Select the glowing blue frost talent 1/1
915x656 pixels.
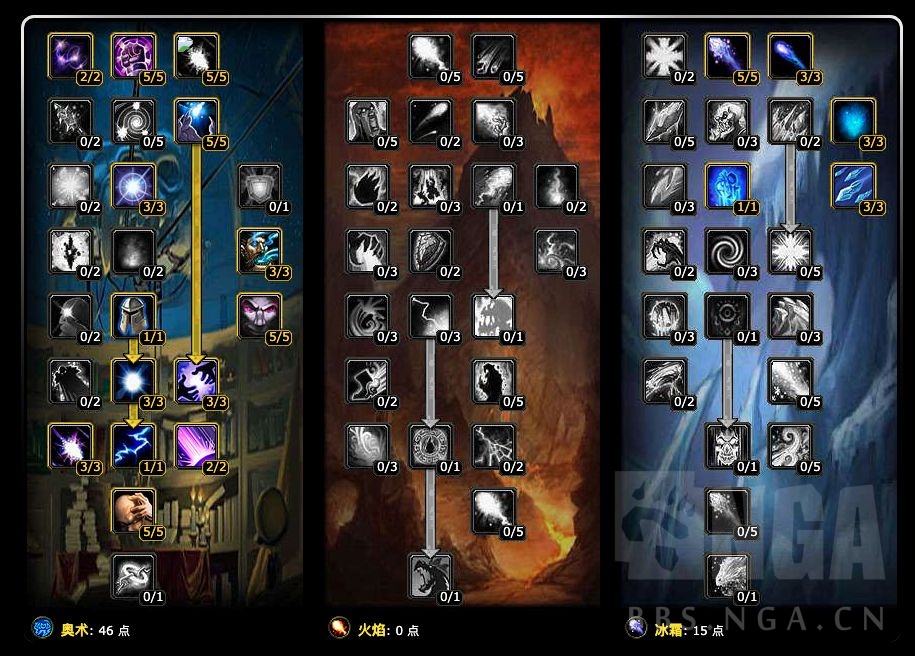click(726, 186)
